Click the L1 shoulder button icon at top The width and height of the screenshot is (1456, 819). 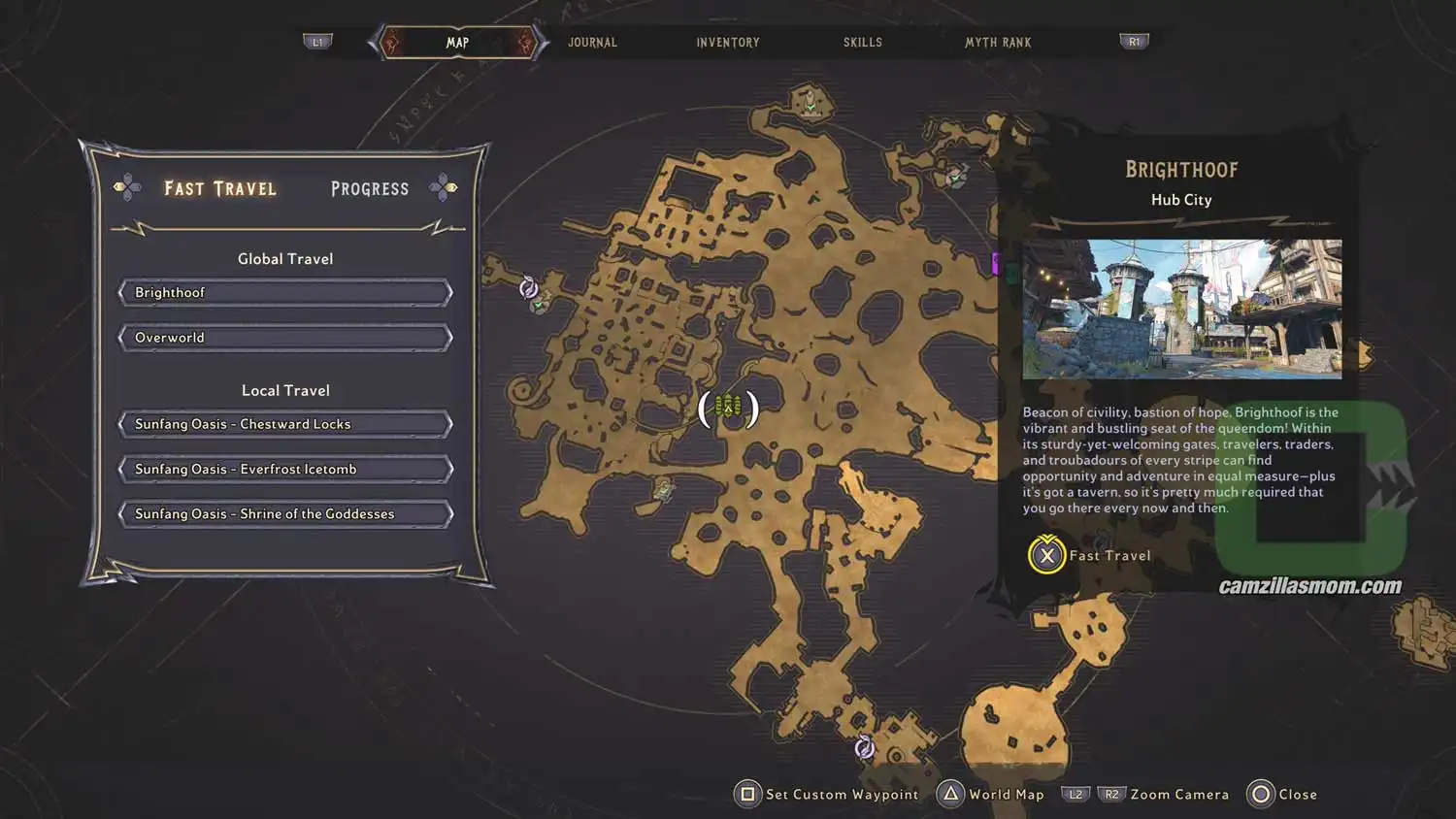(318, 42)
